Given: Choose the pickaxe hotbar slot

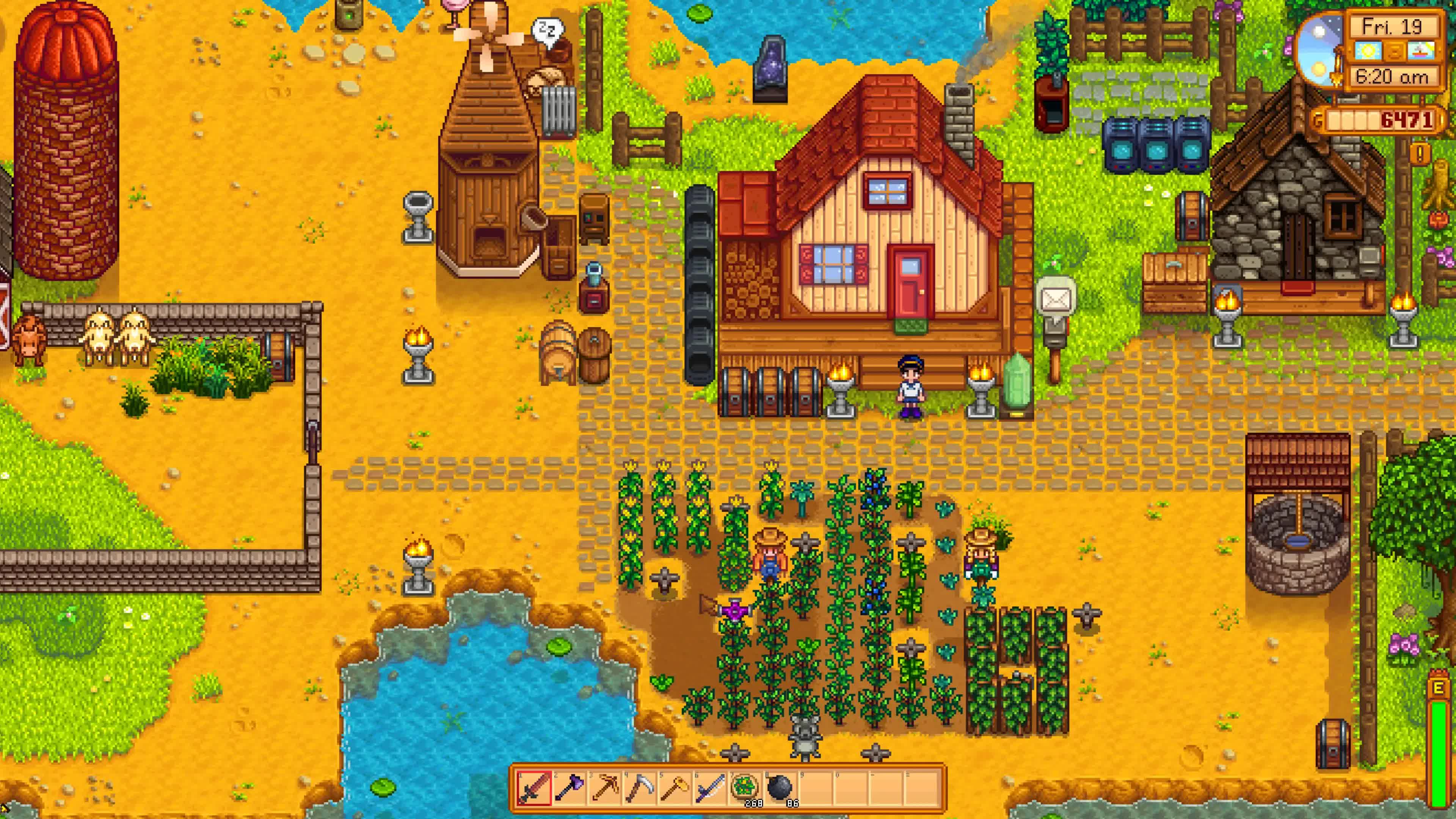Looking at the screenshot, I should (604, 788).
